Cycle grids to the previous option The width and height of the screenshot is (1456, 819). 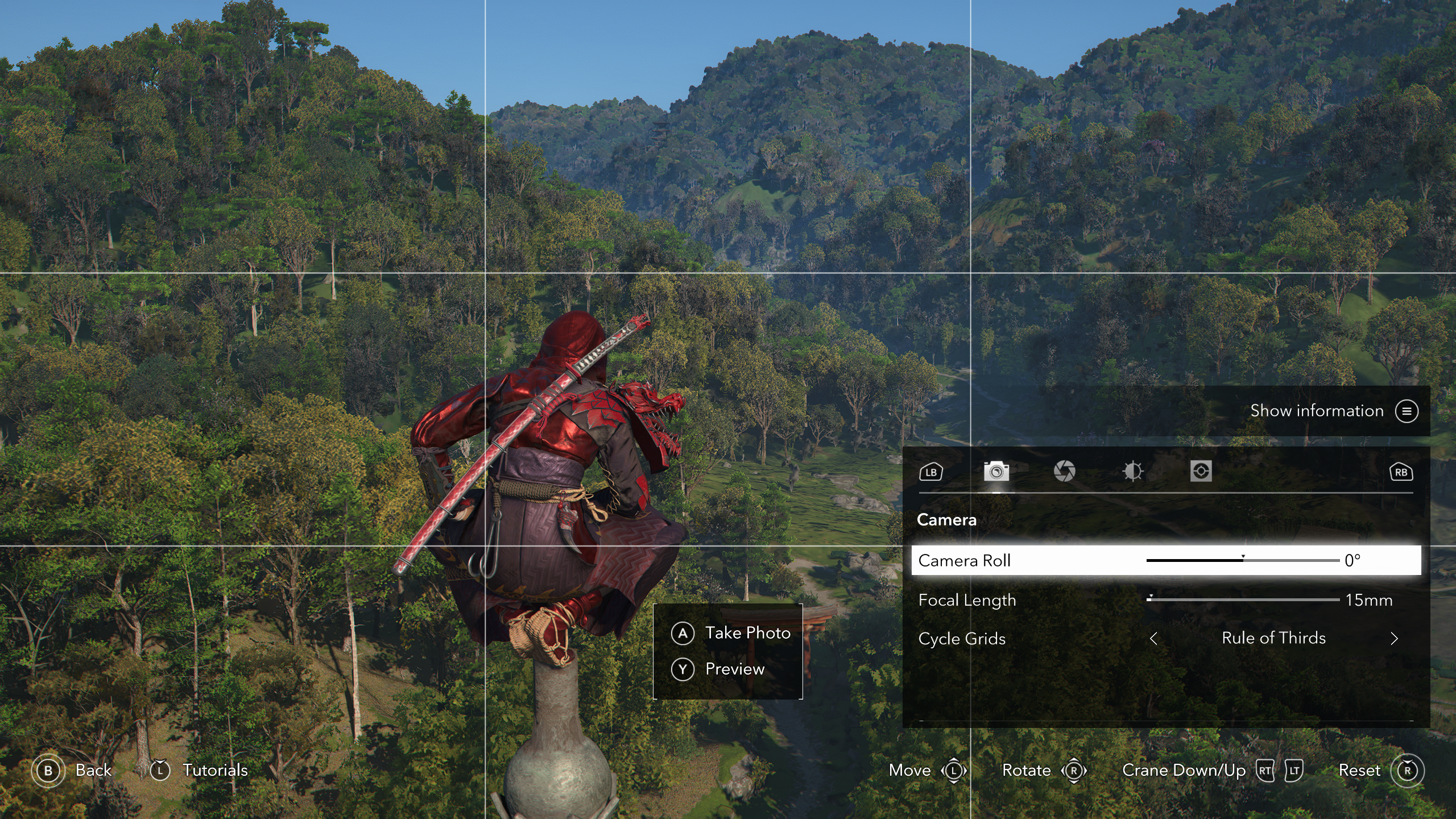point(1153,639)
